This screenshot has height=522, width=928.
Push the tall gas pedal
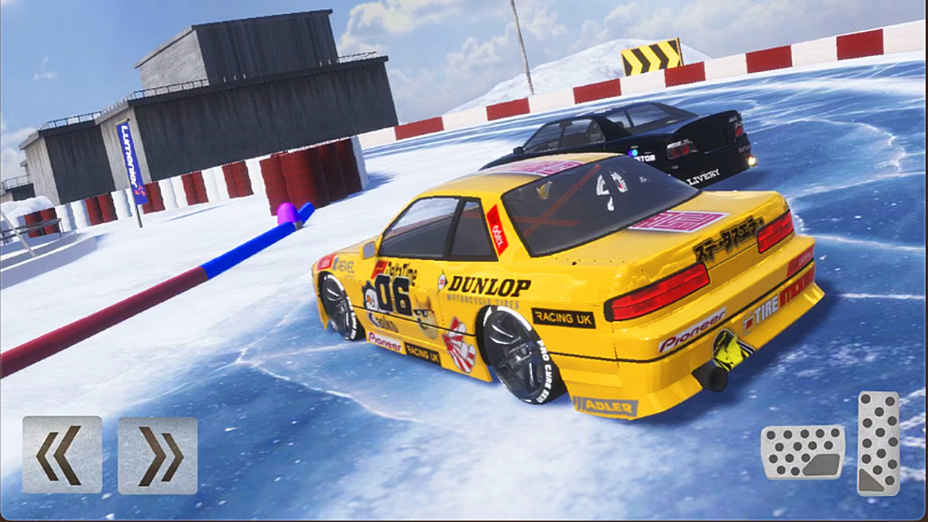(x=879, y=443)
